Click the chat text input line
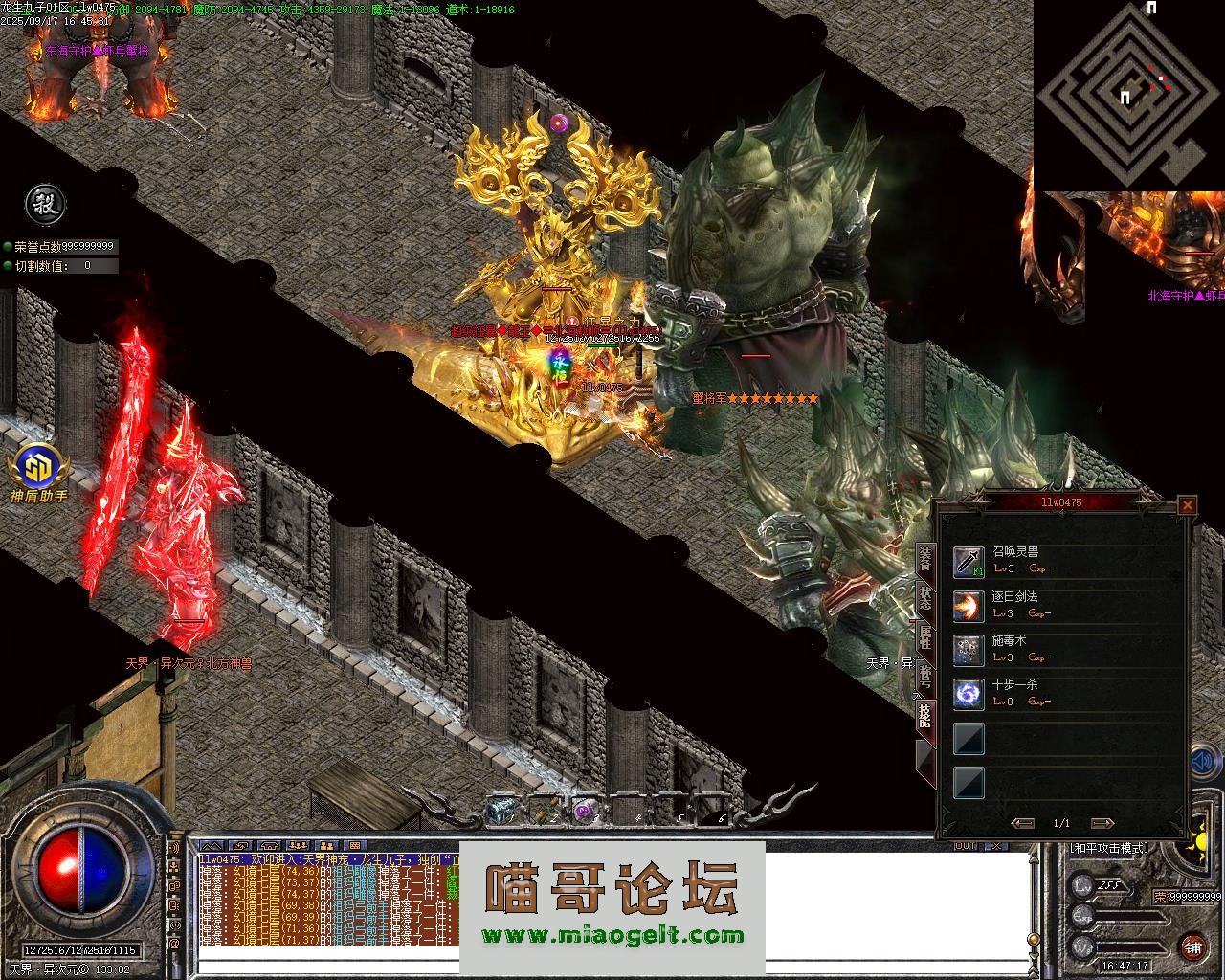 point(612,968)
